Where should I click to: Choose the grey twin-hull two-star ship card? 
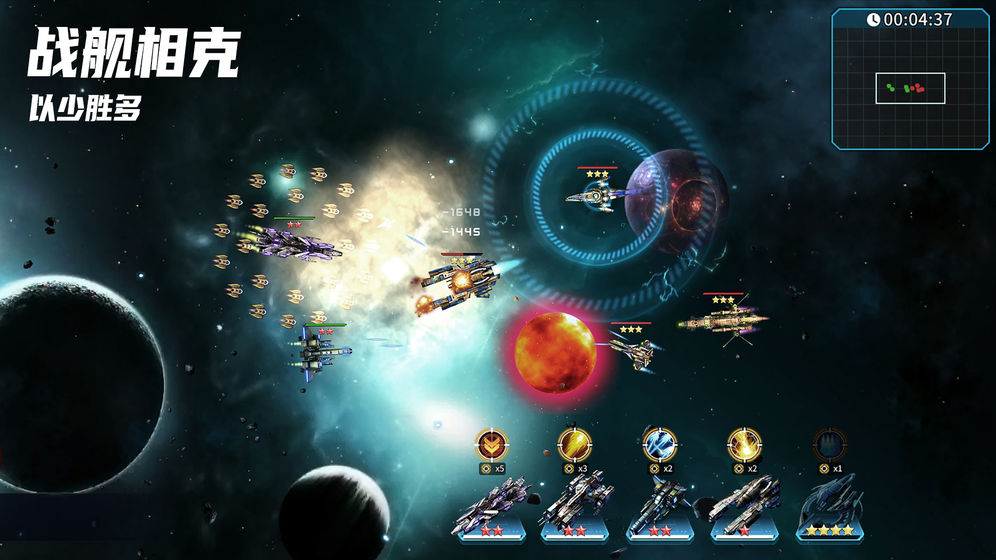[x=574, y=508]
